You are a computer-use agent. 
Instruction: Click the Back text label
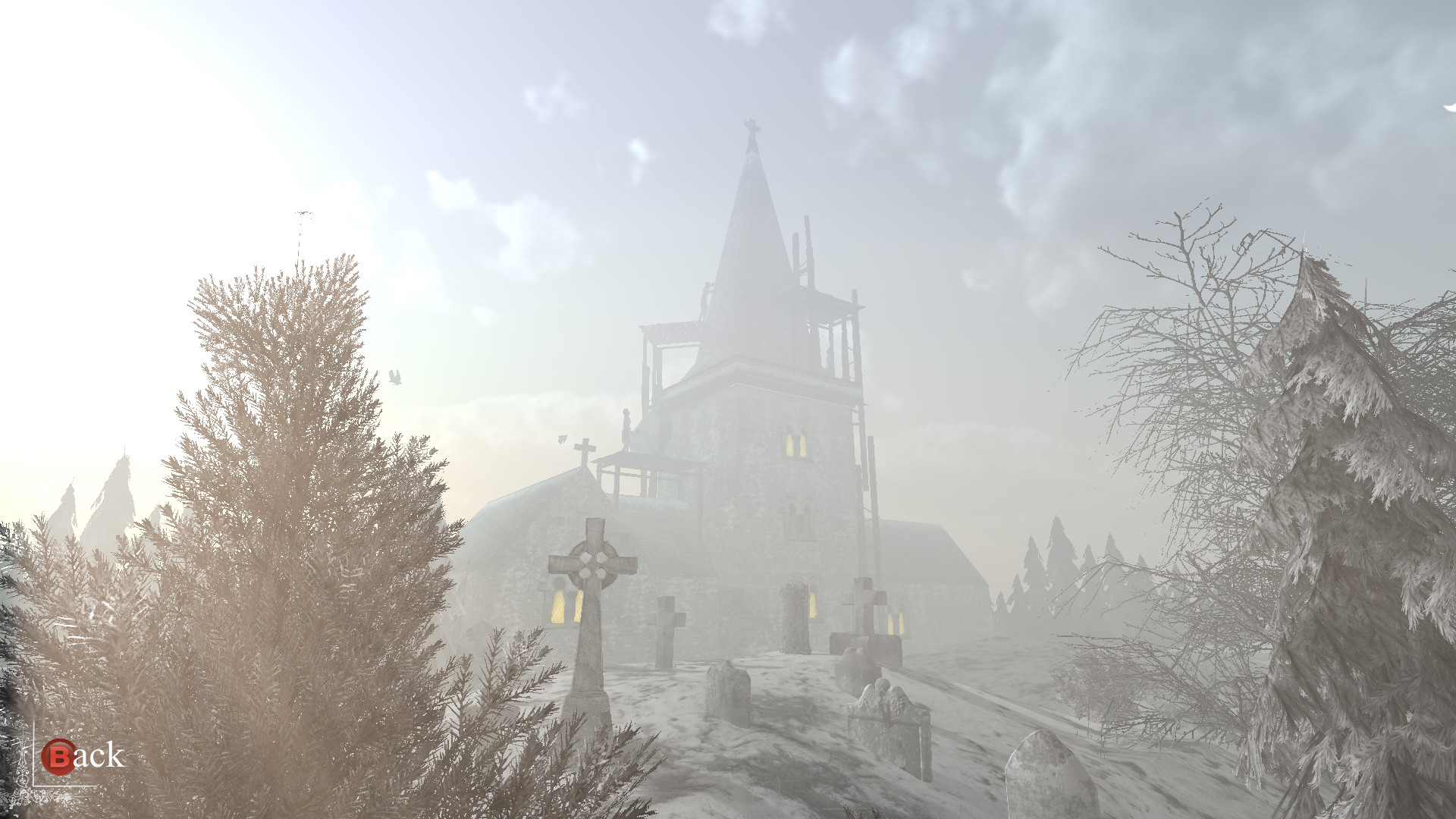(95, 755)
